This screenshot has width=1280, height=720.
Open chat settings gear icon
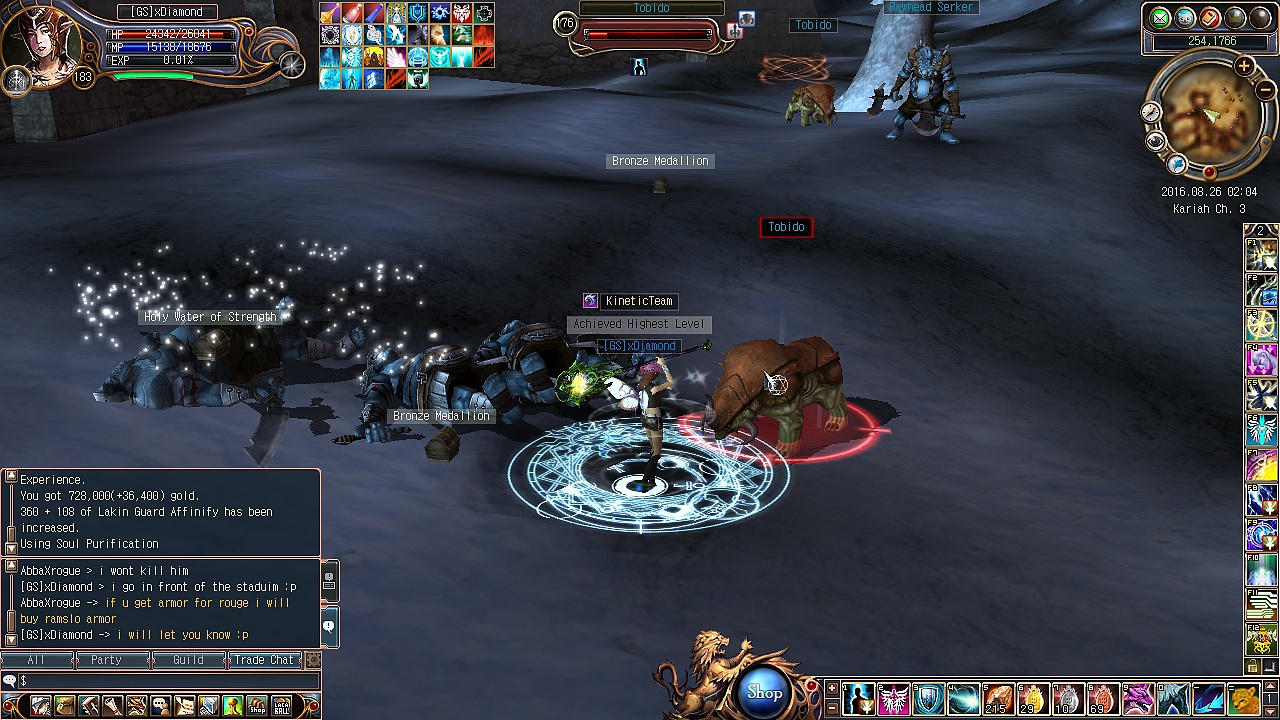313,660
